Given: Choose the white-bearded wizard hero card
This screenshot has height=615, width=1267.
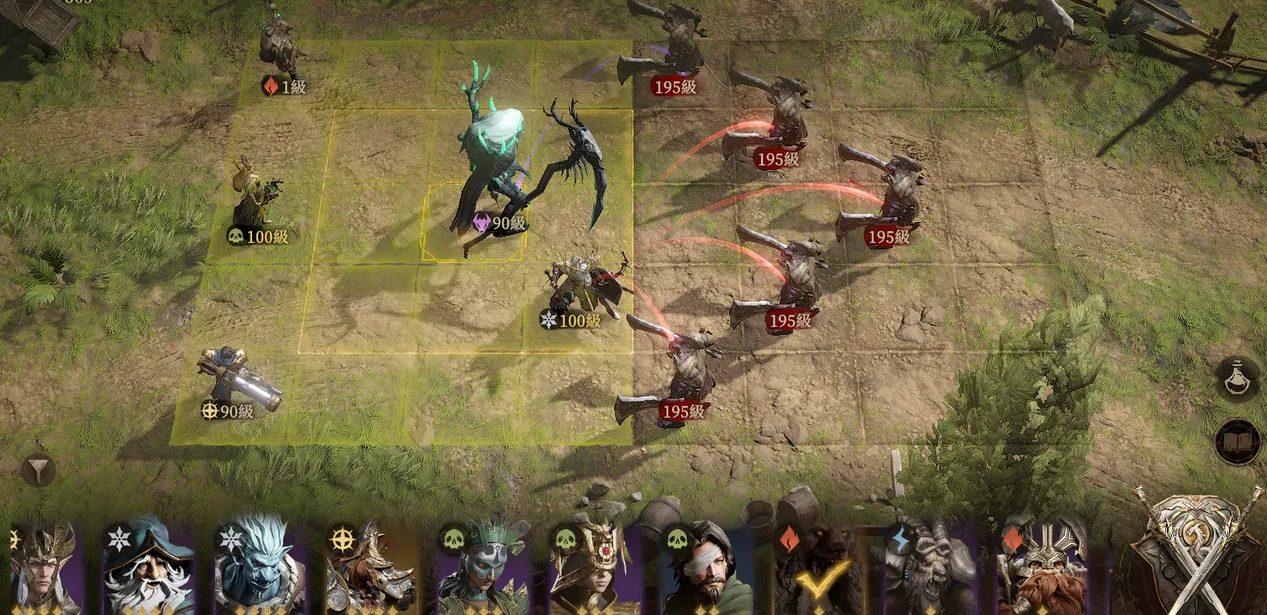Looking at the screenshot, I should [148, 568].
